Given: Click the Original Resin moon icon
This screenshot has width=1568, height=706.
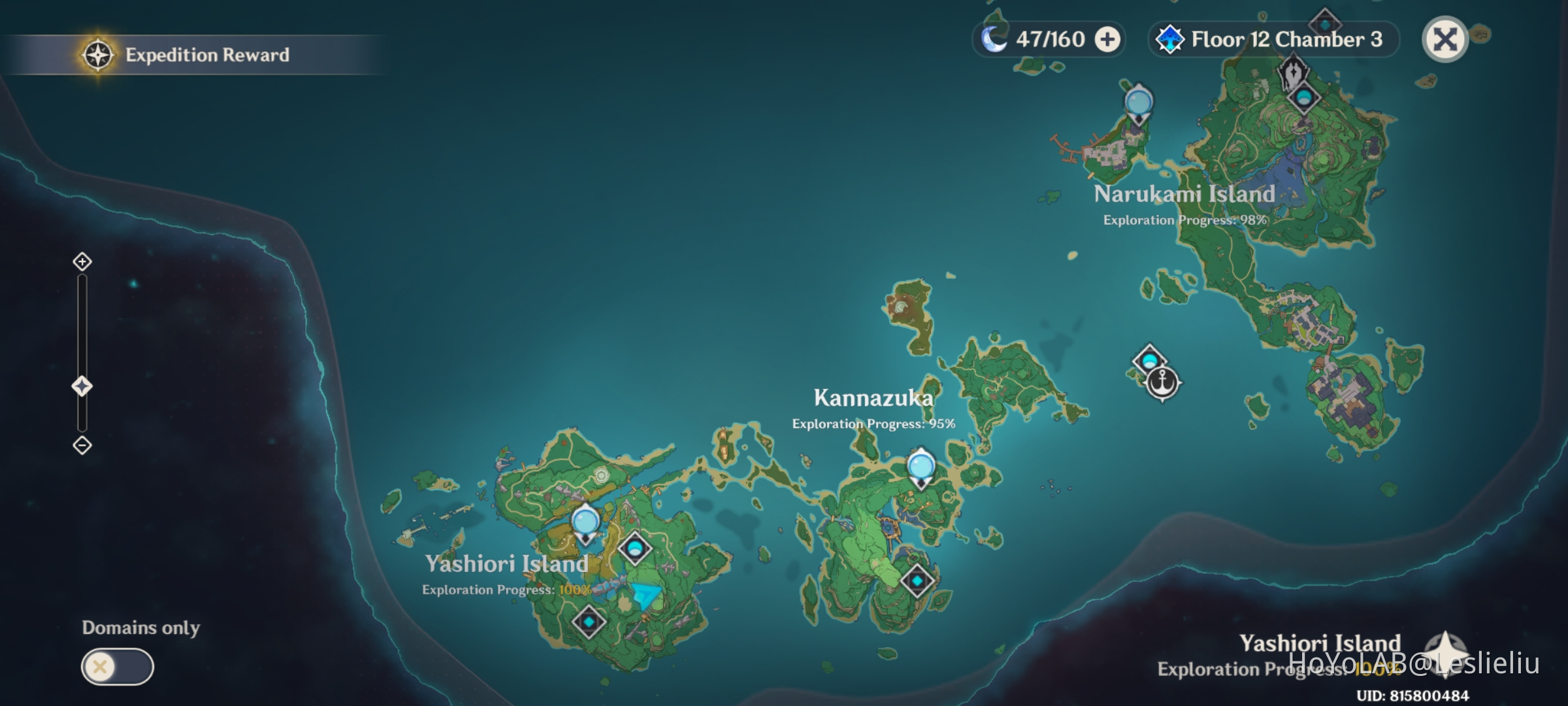Looking at the screenshot, I should click(x=993, y=39).
